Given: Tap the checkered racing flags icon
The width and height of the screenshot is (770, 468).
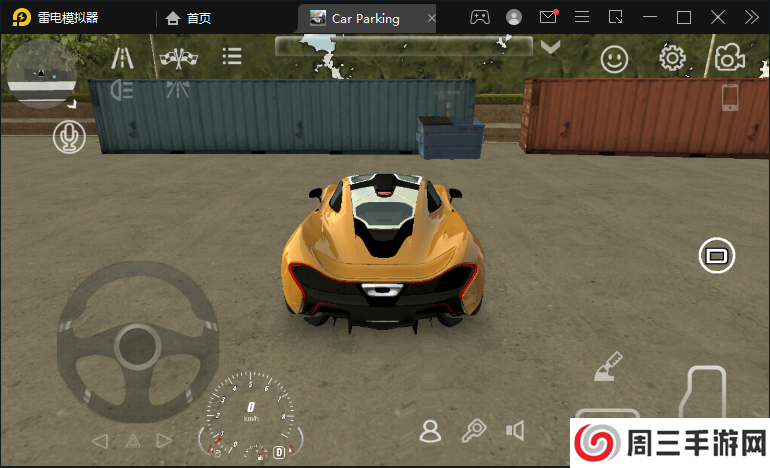Looking at the screenshot, I should pyautogui.click(x=179, y=58).
